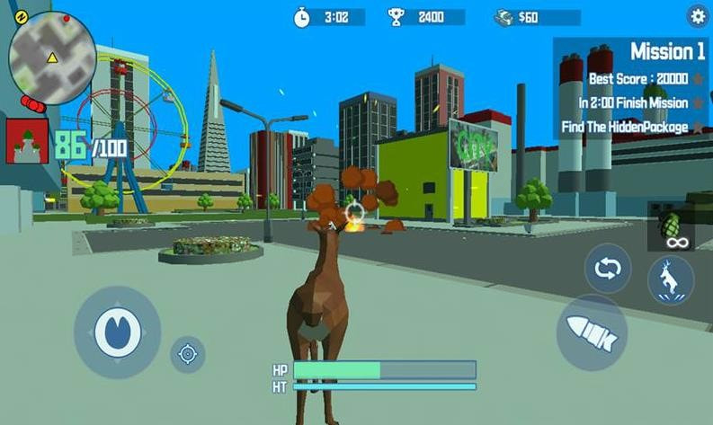Screen dimensions: 713x425
Task: Open the Mission 1 objectives panel
Action: click(633, 88)
